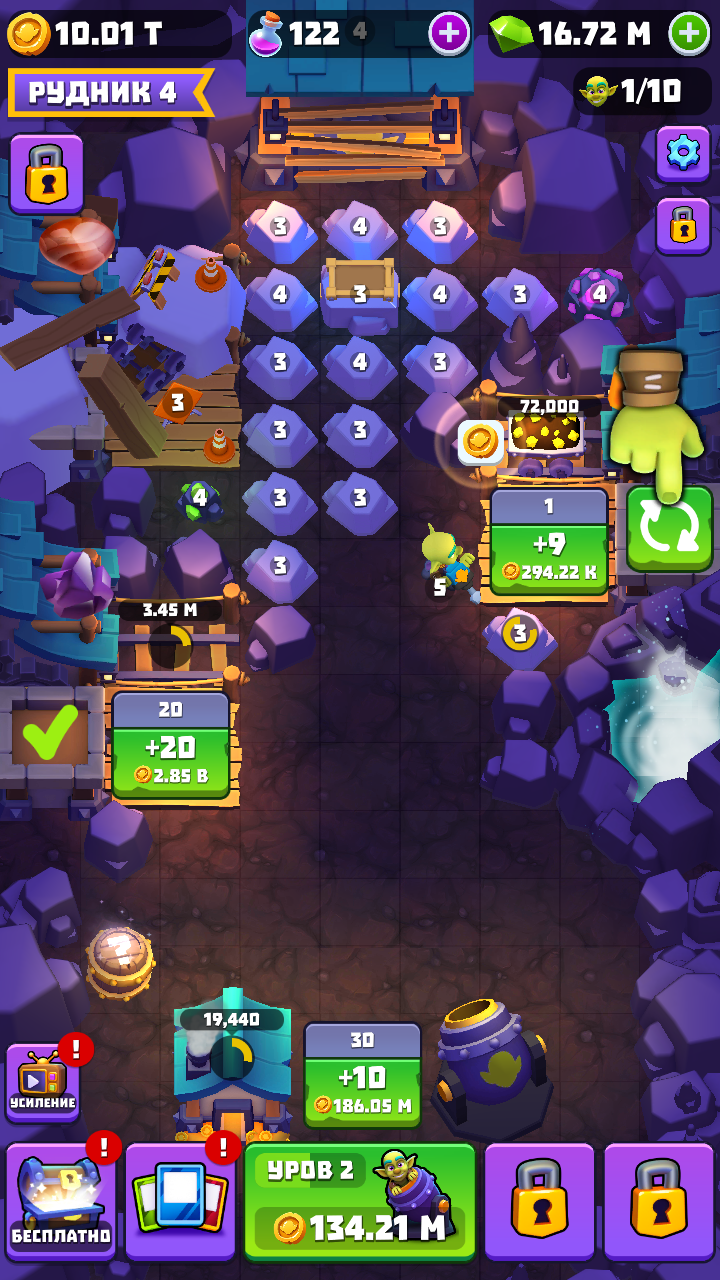
Task: Purchase the +20 upgrade for 2.85 B
Action: (x=171, y=746)
